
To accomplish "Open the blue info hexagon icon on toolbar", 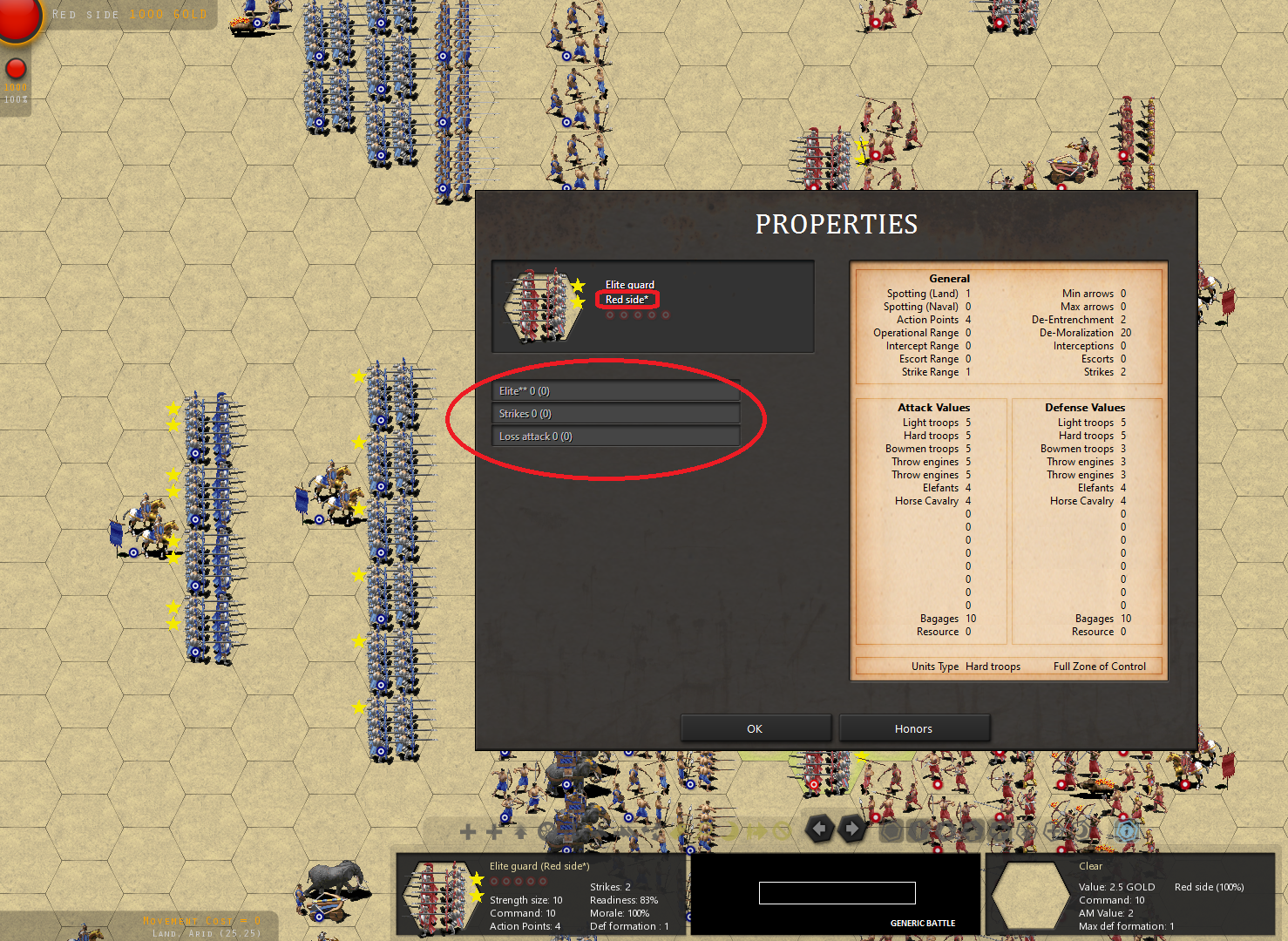I will (1125, 831).
